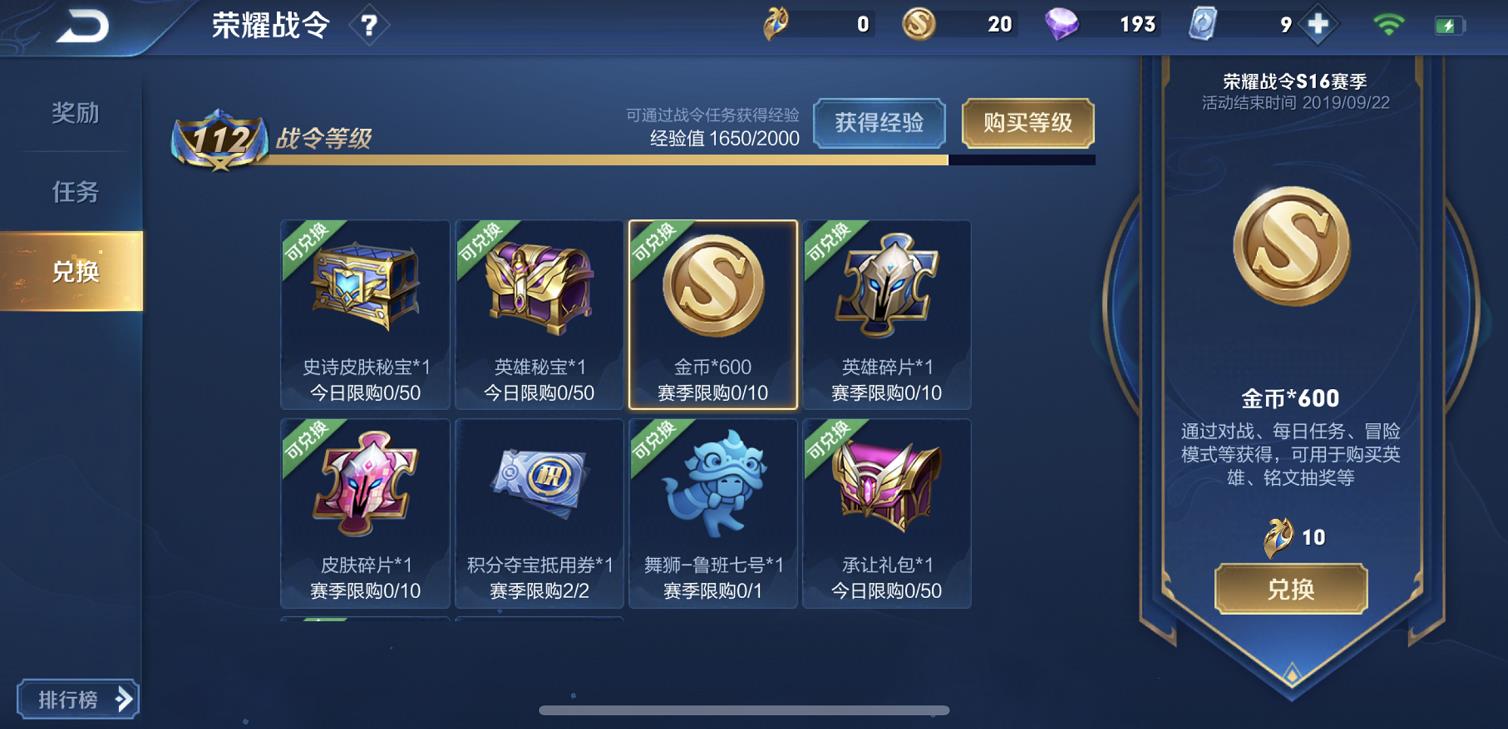Click the battle pass coin balance icon

[777, 23]
